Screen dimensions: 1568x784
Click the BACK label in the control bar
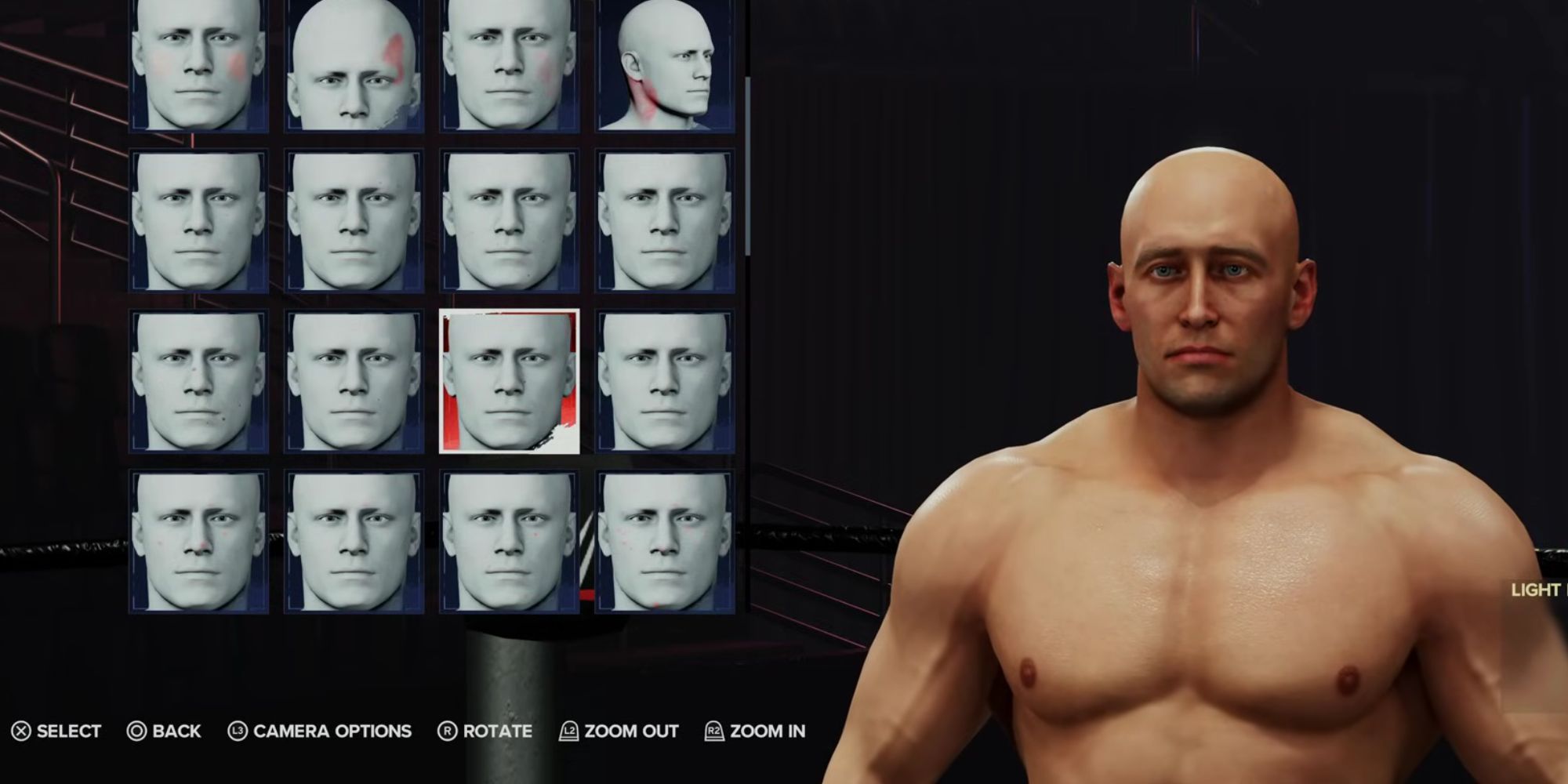[176, 731]
